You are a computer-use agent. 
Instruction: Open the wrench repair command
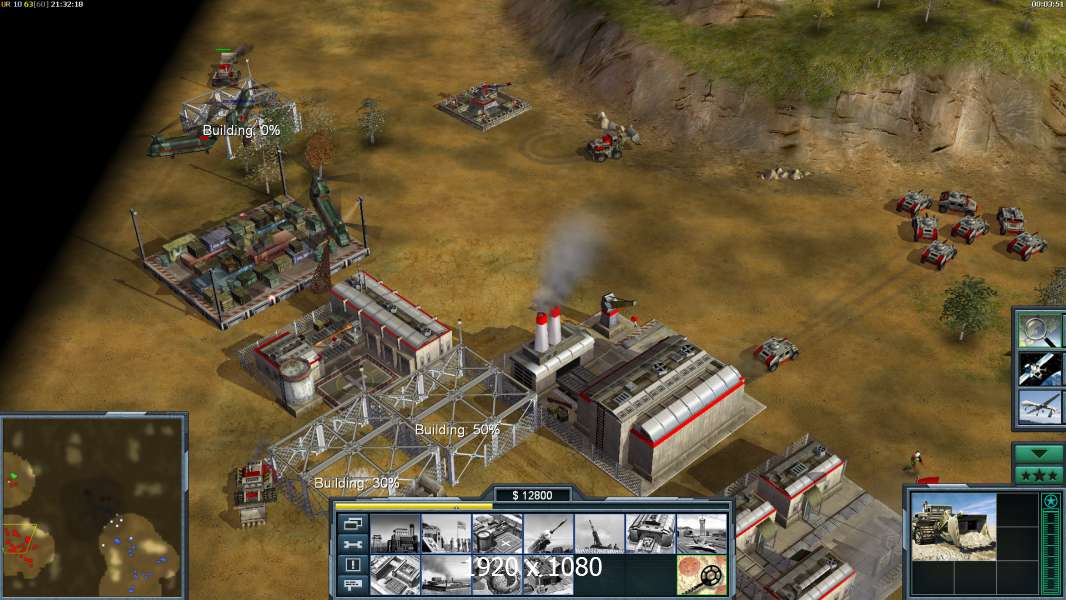[x=353, y=544]
